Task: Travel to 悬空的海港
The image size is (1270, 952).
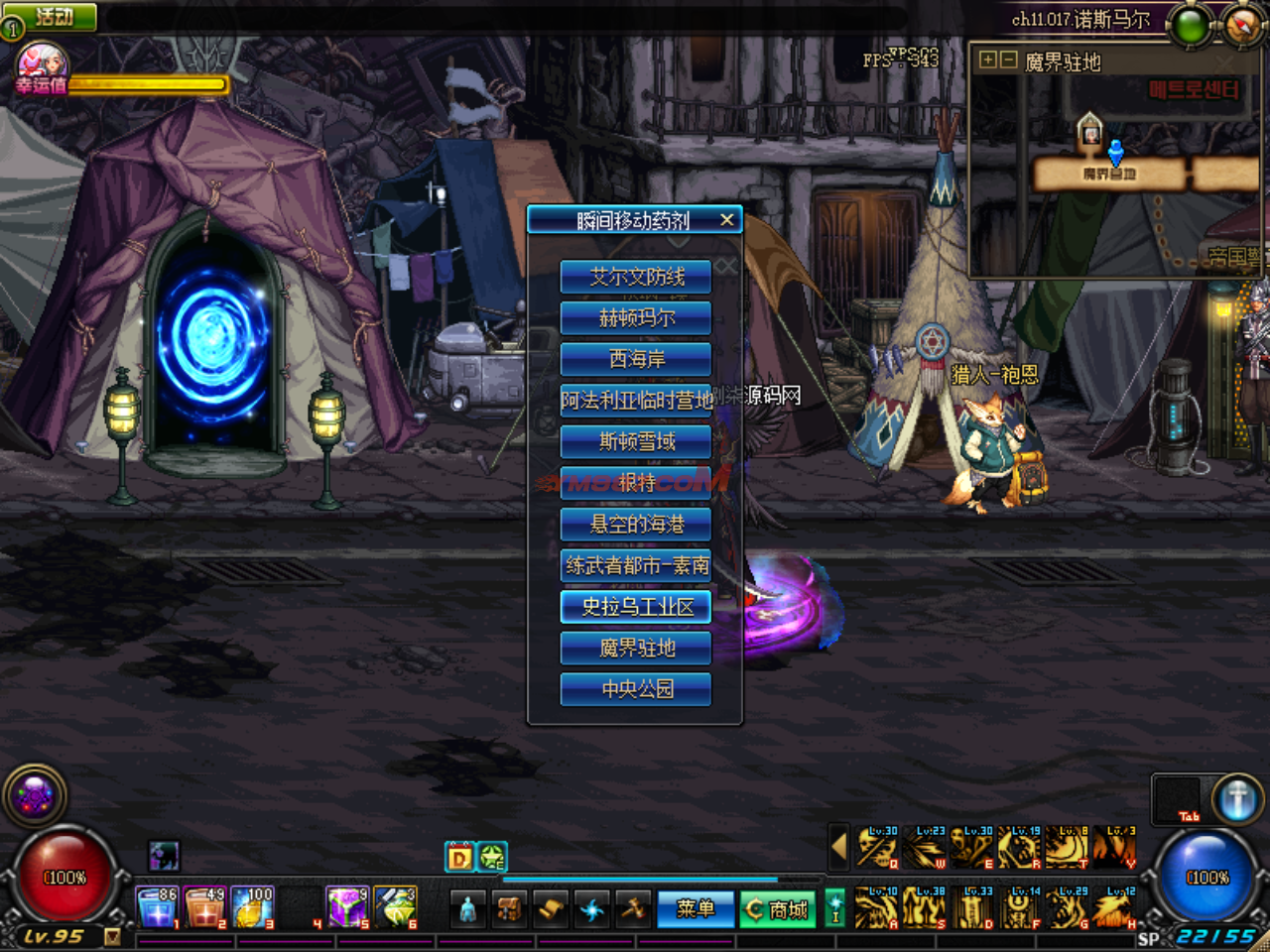Action: 636,524
